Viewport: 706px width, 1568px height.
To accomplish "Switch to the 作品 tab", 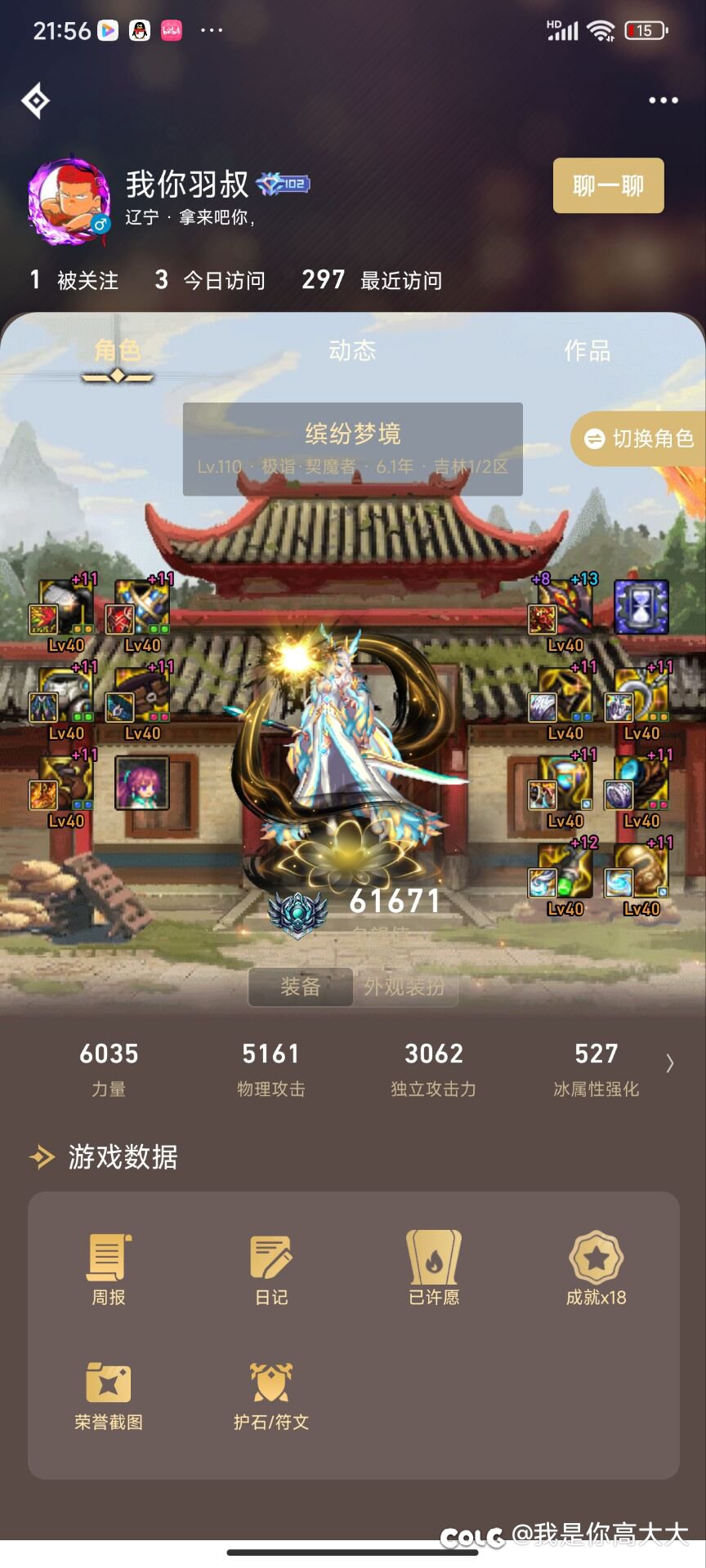I will pos(587,351).
